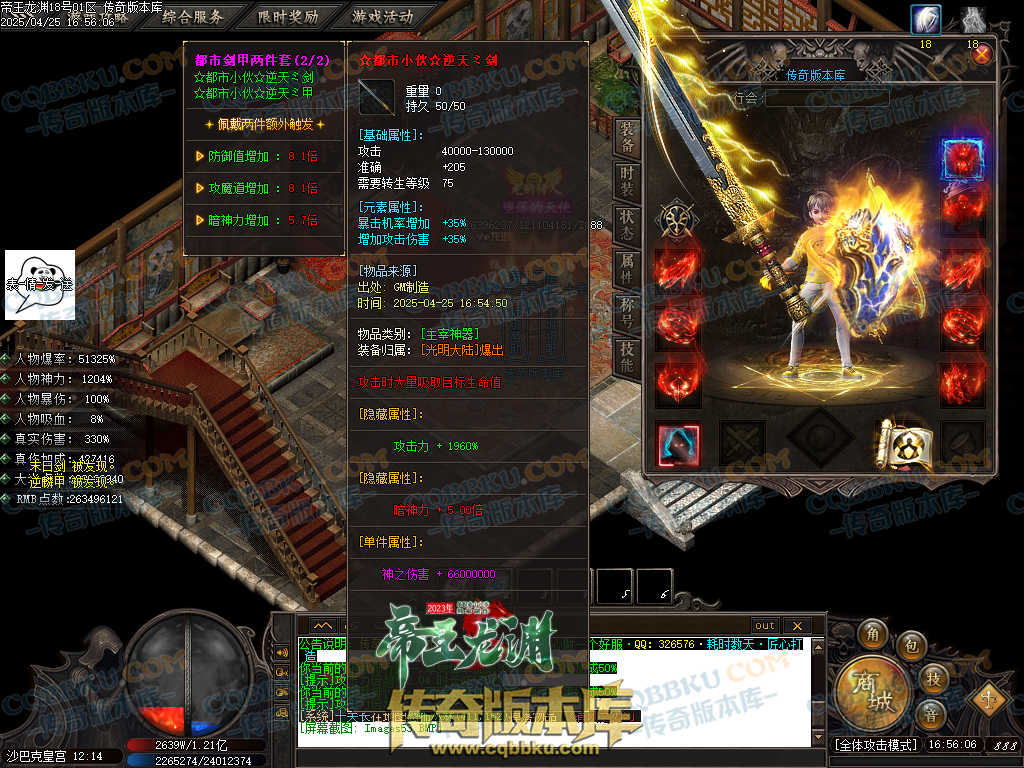Switch to the 时装 tab
Viewport: 1024px width, 768px height.
click(x=627, y=180)
